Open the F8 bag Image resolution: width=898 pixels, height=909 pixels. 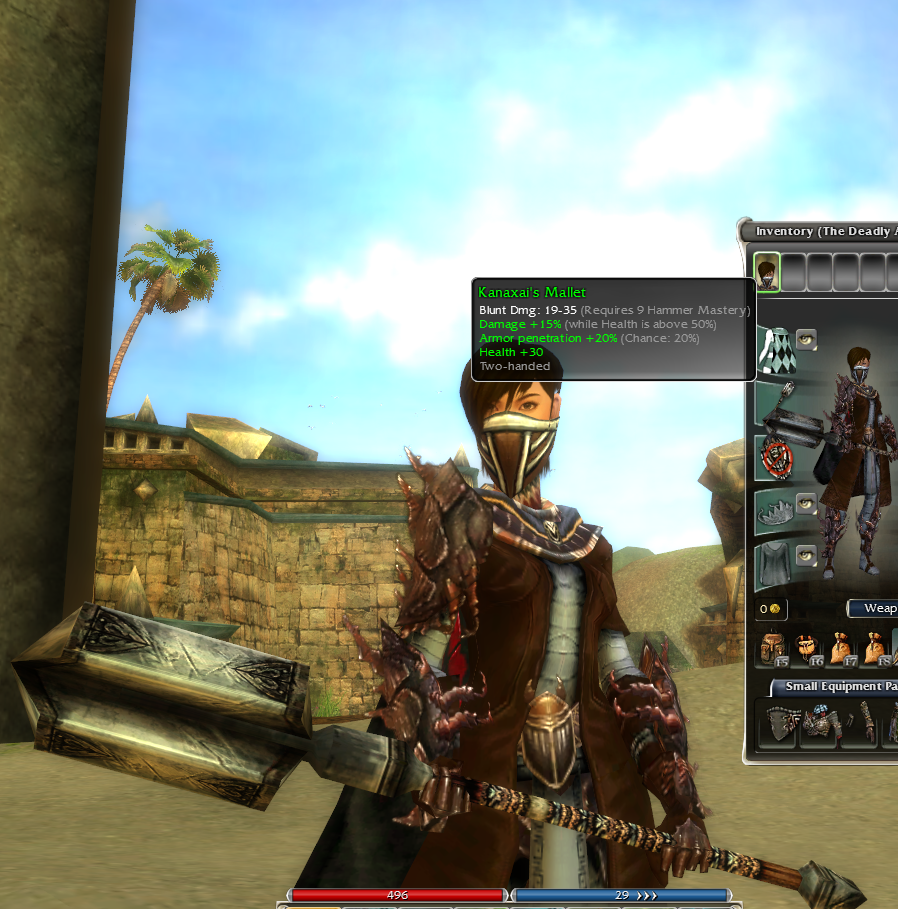pos(873,650)
